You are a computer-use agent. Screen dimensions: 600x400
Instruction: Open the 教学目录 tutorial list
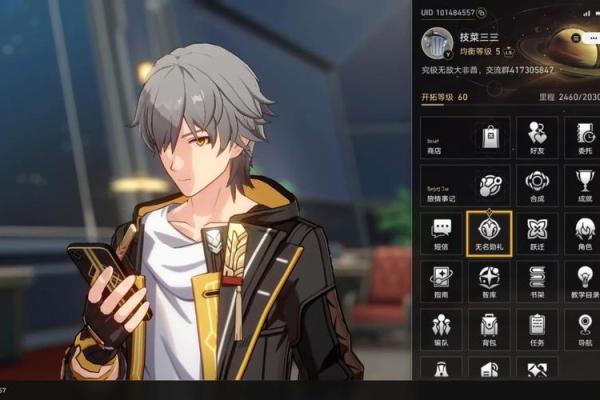[x=584, y=281]
